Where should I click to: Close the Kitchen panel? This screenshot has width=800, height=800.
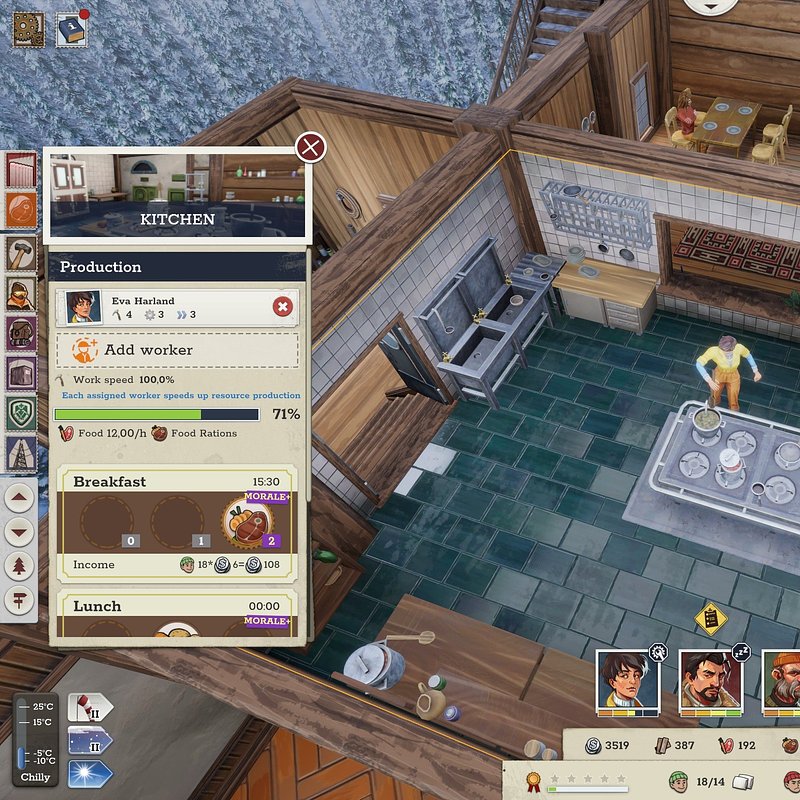pos(311,149)
